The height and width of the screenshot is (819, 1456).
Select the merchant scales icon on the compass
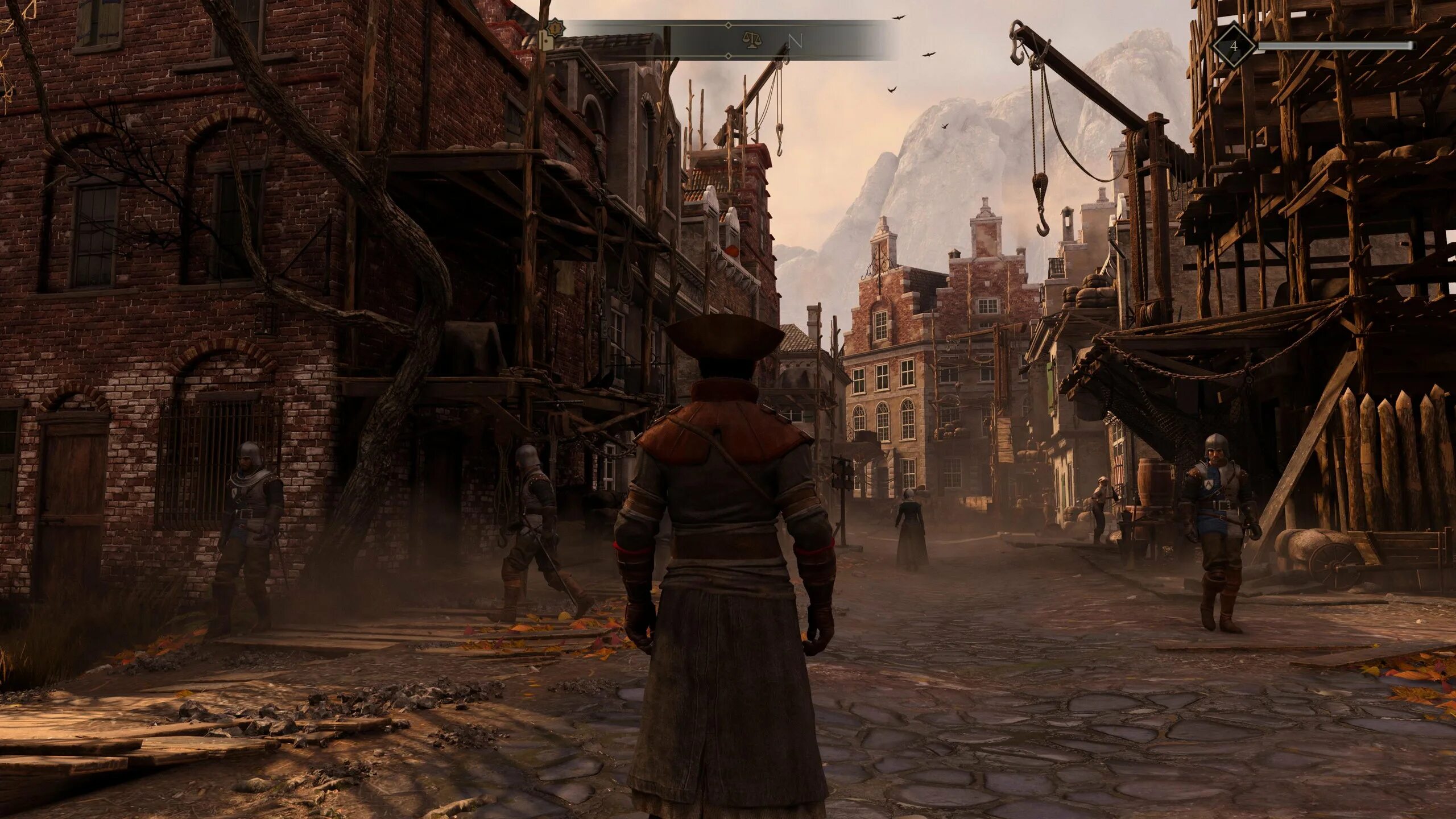pyautogui.click(x=752, y=41)
